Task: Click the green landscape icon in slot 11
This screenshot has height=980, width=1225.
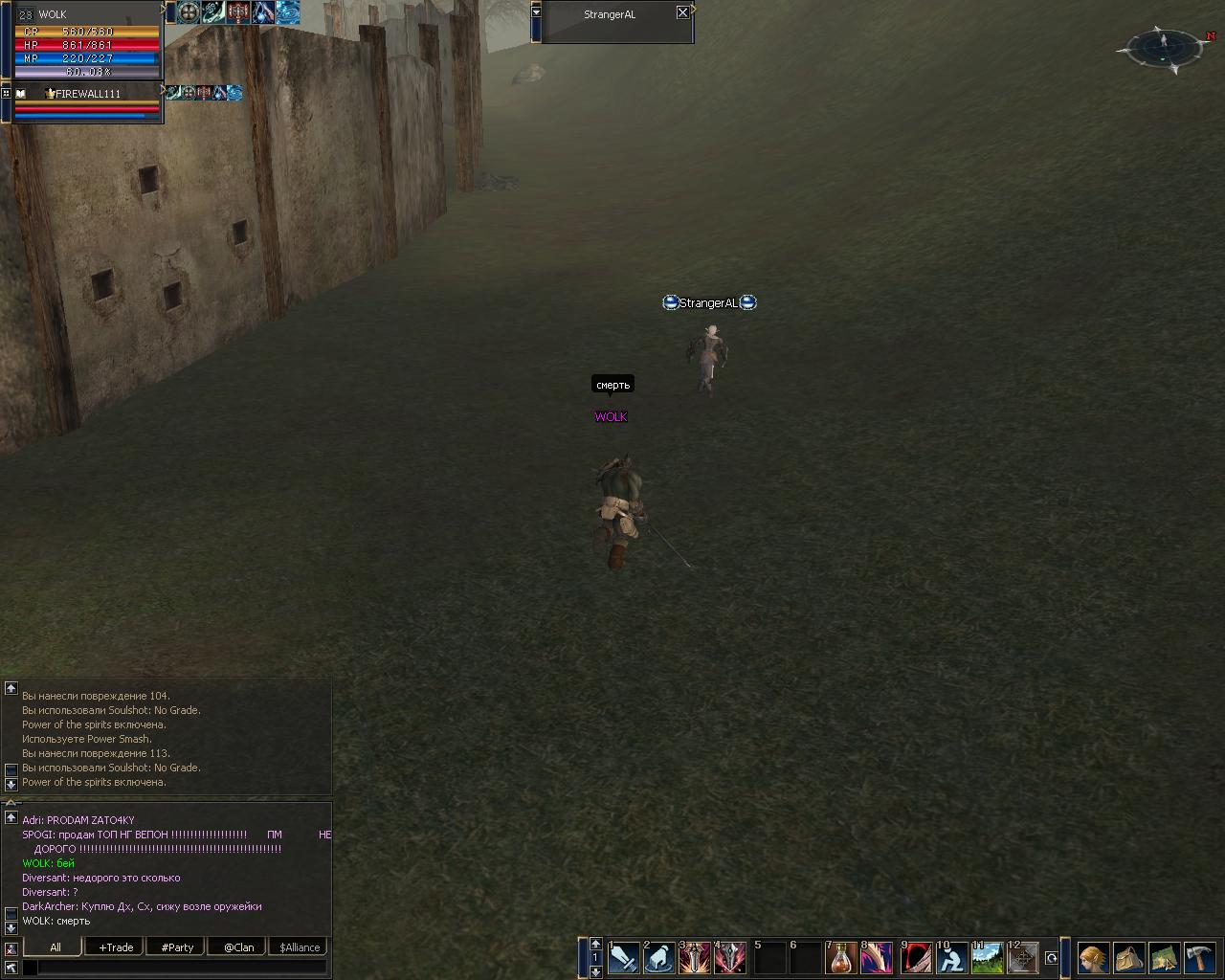Action: (x=987, y=958)
